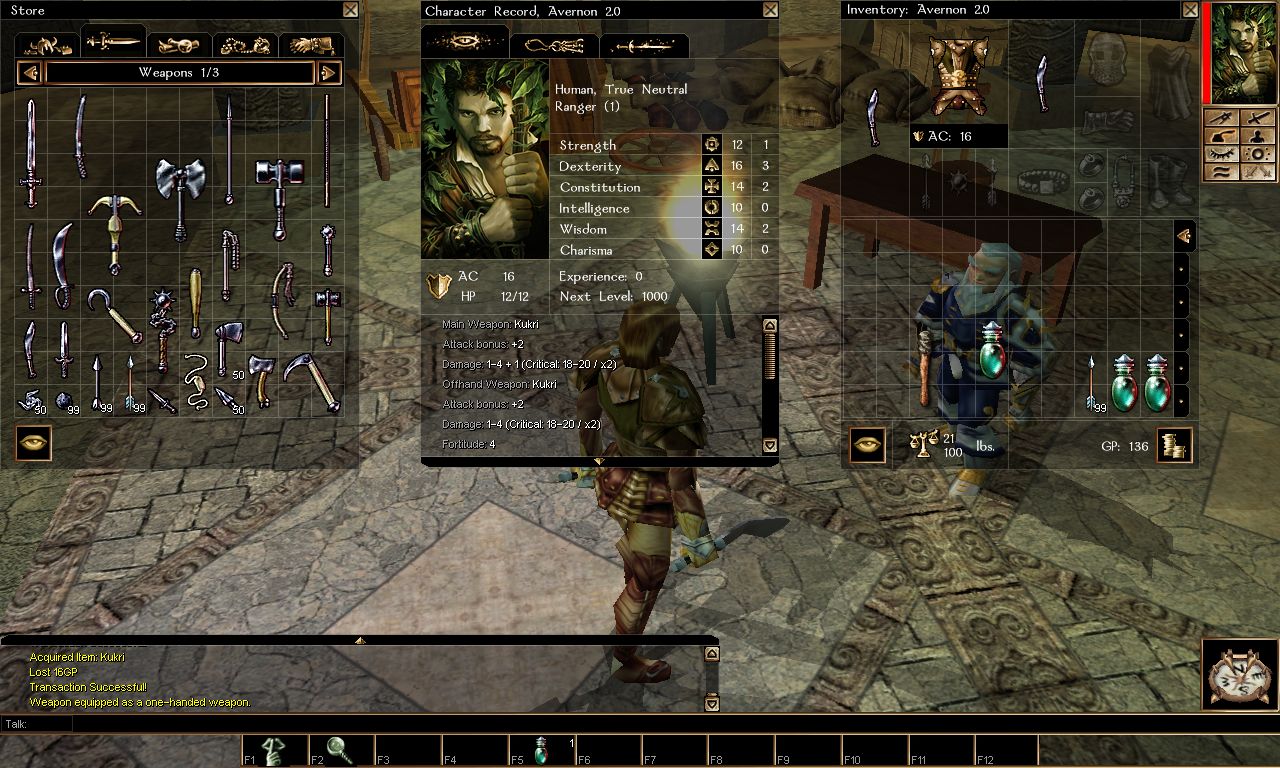The height and width of the screenshot is (768, 1280).
Task: Select the double-bladed battleaxe in the store
Action: tap(180, 196)
